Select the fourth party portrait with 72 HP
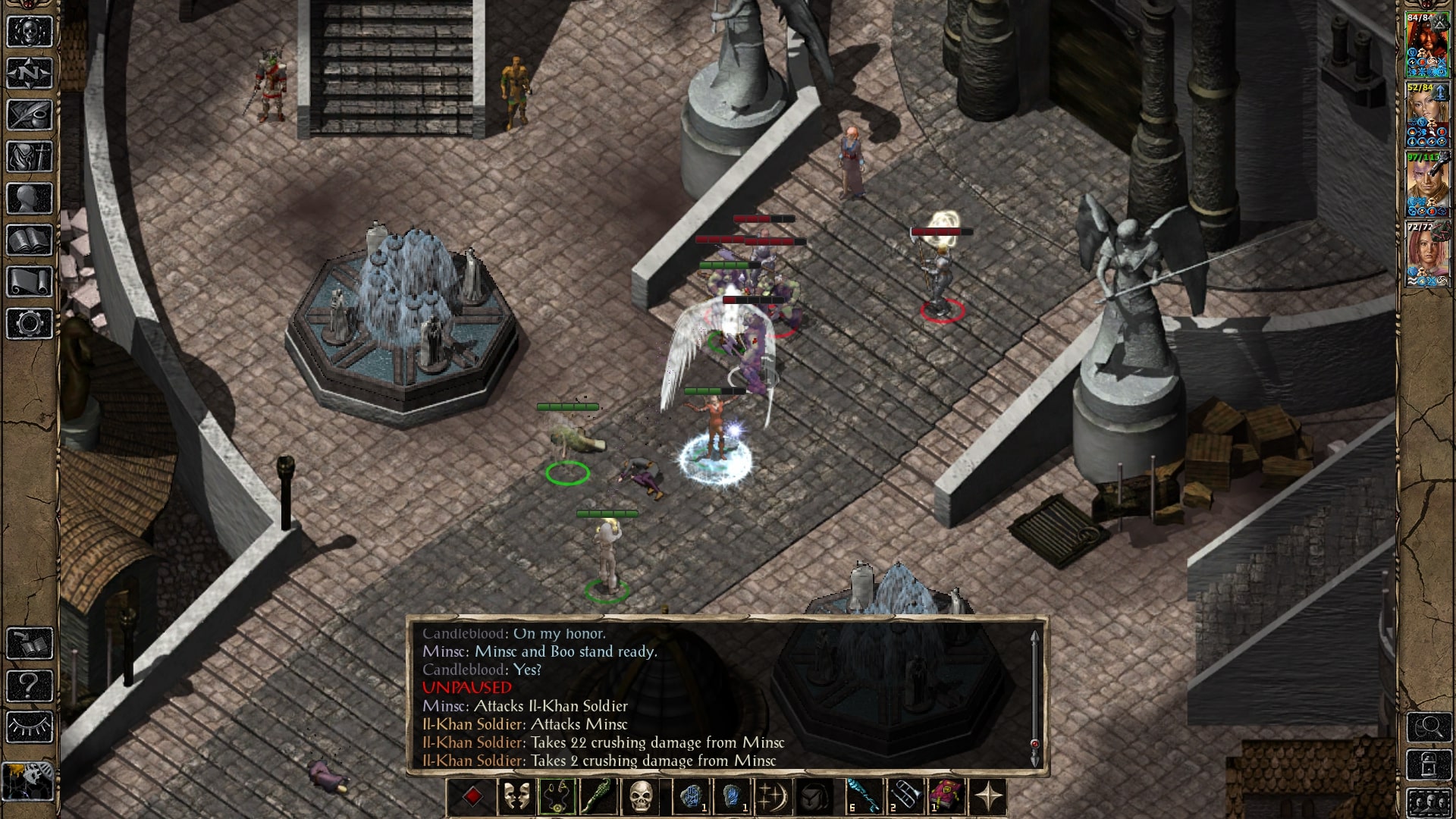The height and width of the screenshot is (819, 1456). [1427, 255]
